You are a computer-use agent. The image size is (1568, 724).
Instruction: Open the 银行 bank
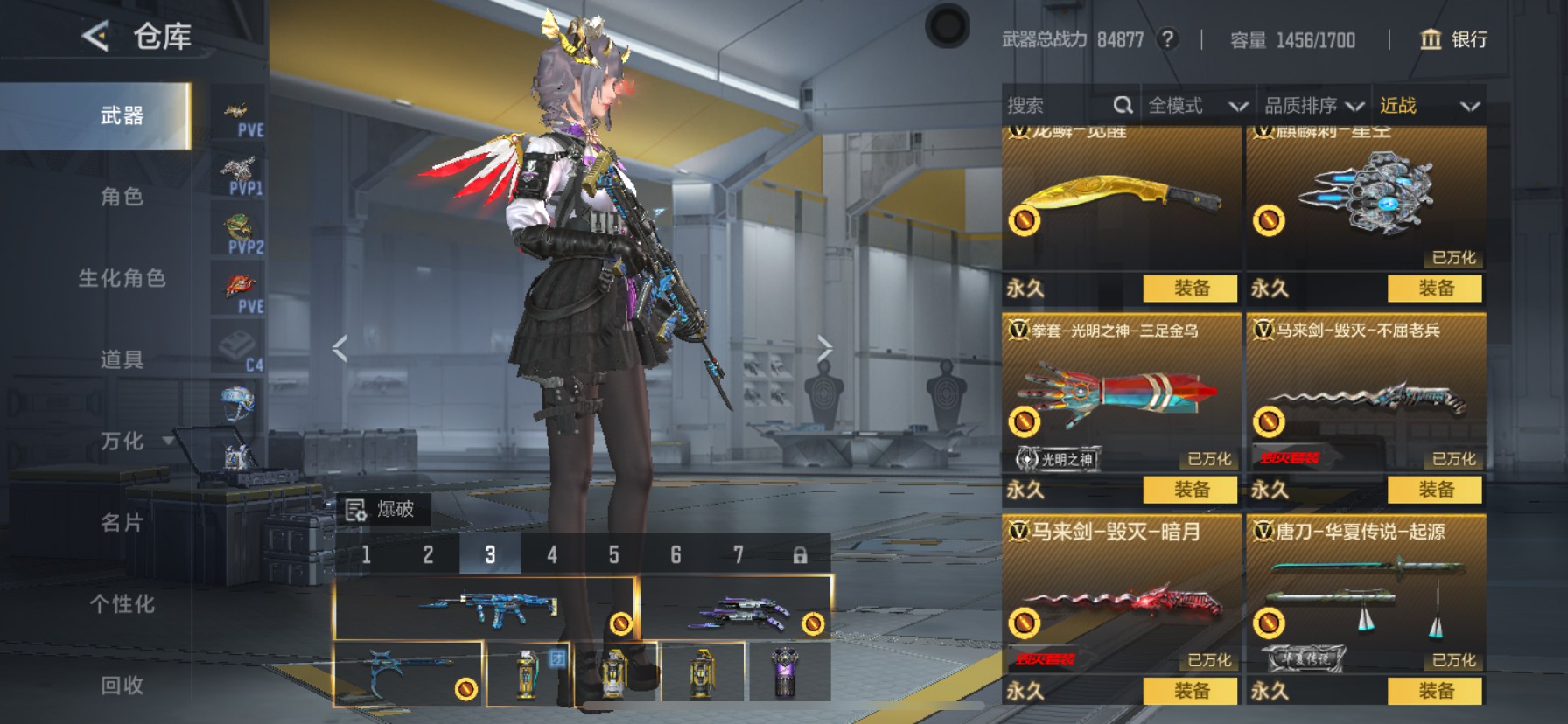[x=1453, y=39]
